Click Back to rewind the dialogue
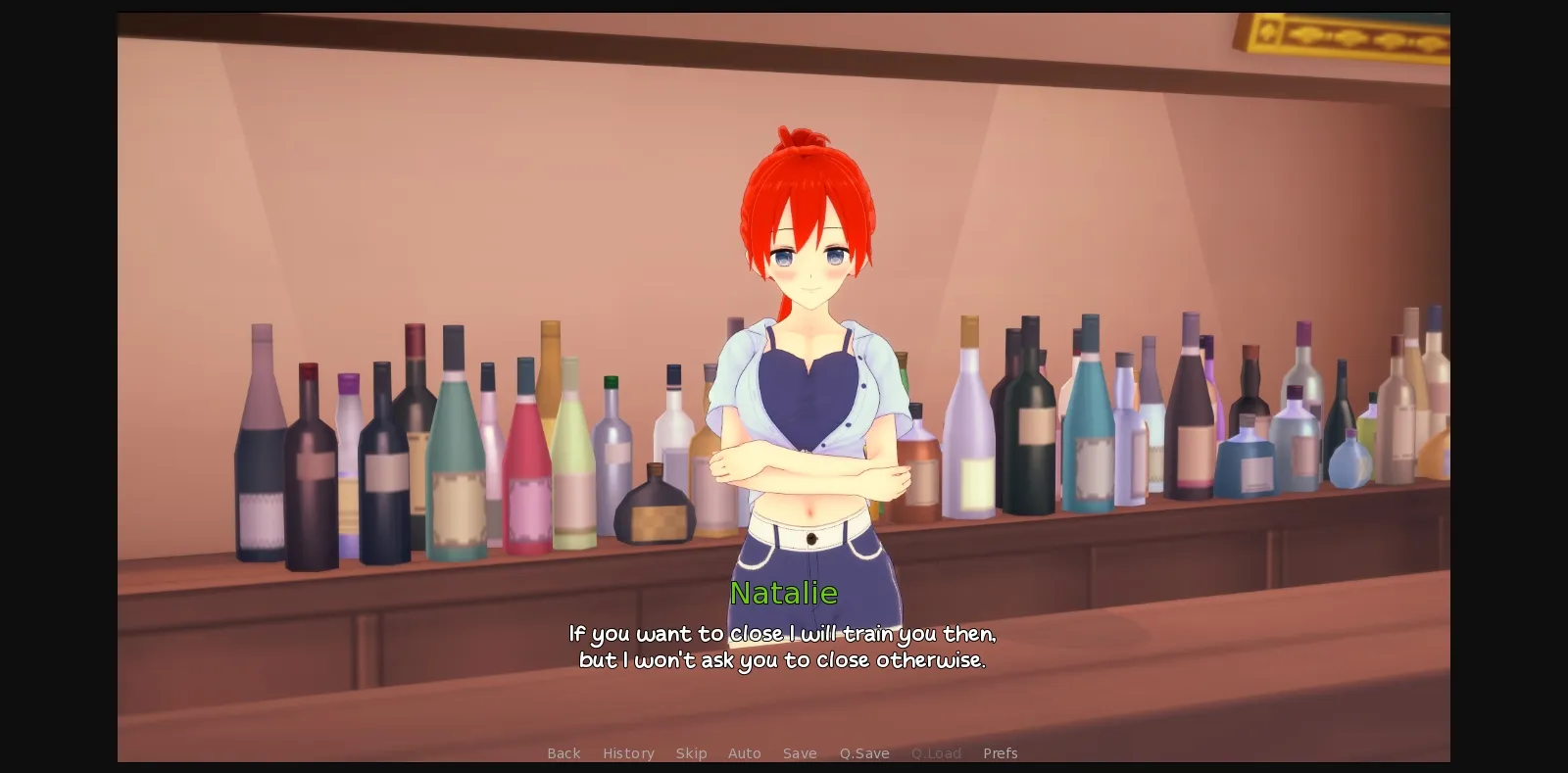1568x773 pixels. (x=563, y=753)
